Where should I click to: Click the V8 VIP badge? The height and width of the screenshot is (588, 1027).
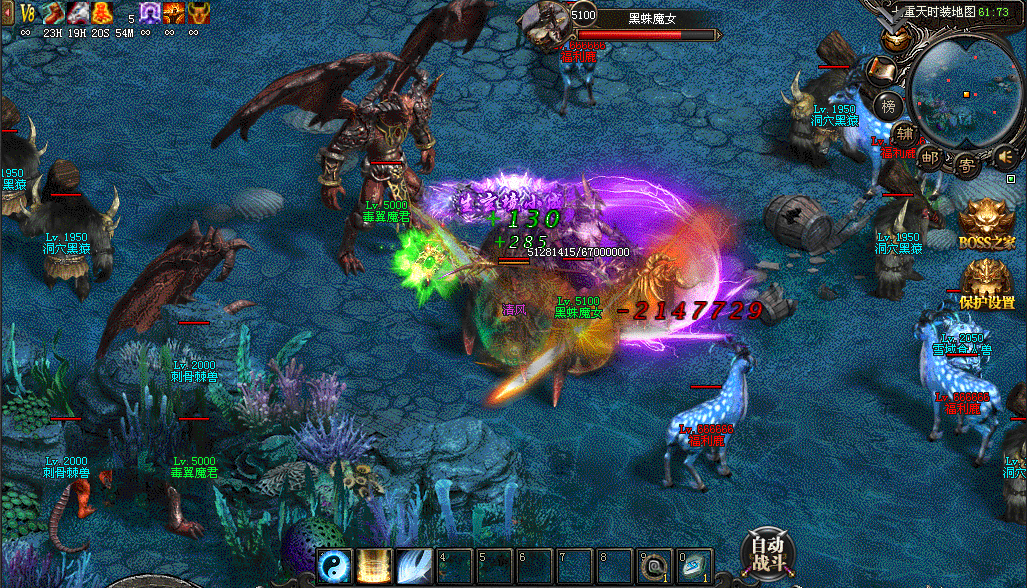[x=28, y=12]
